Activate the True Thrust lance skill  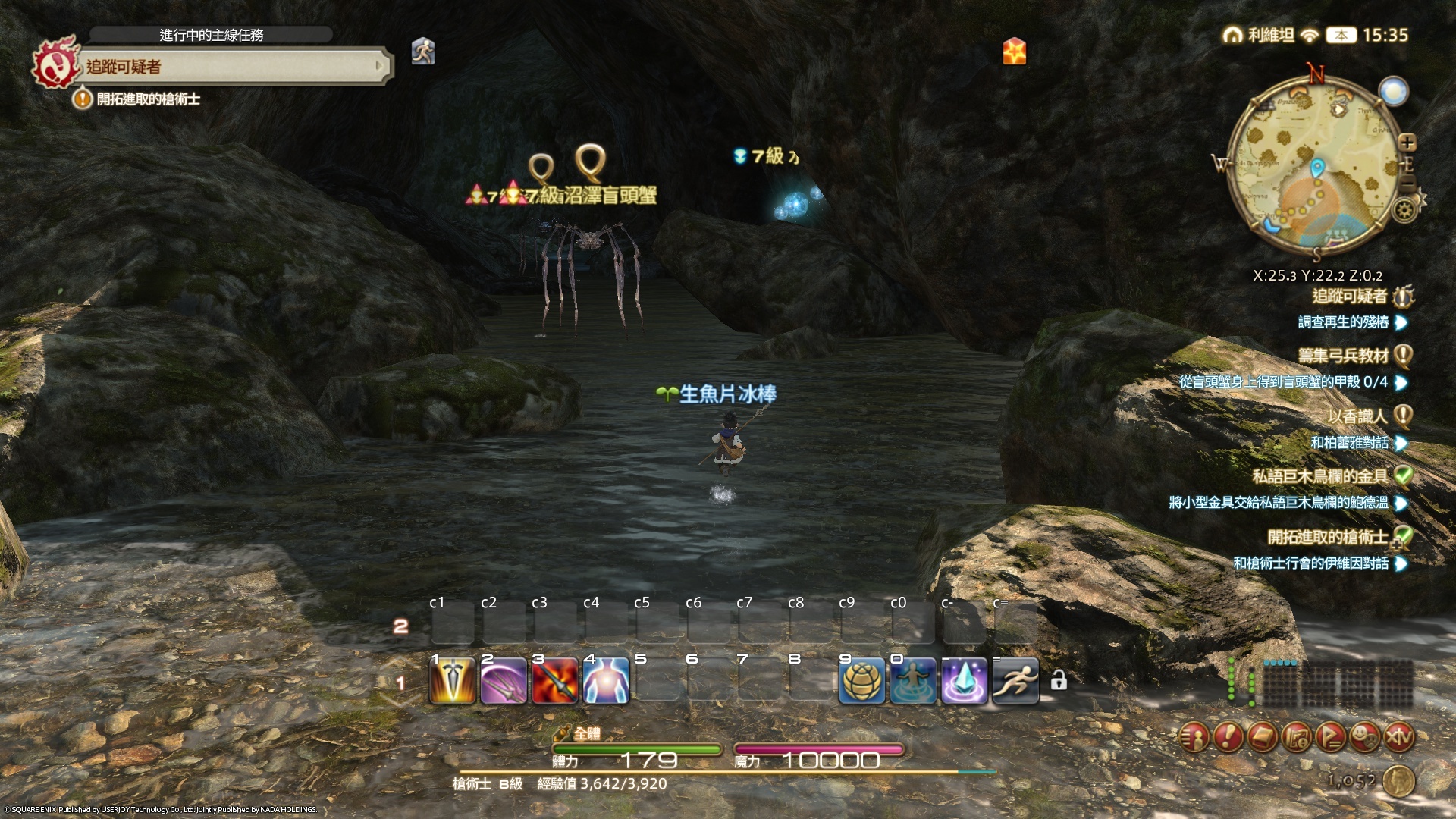[x=453, y=681]
